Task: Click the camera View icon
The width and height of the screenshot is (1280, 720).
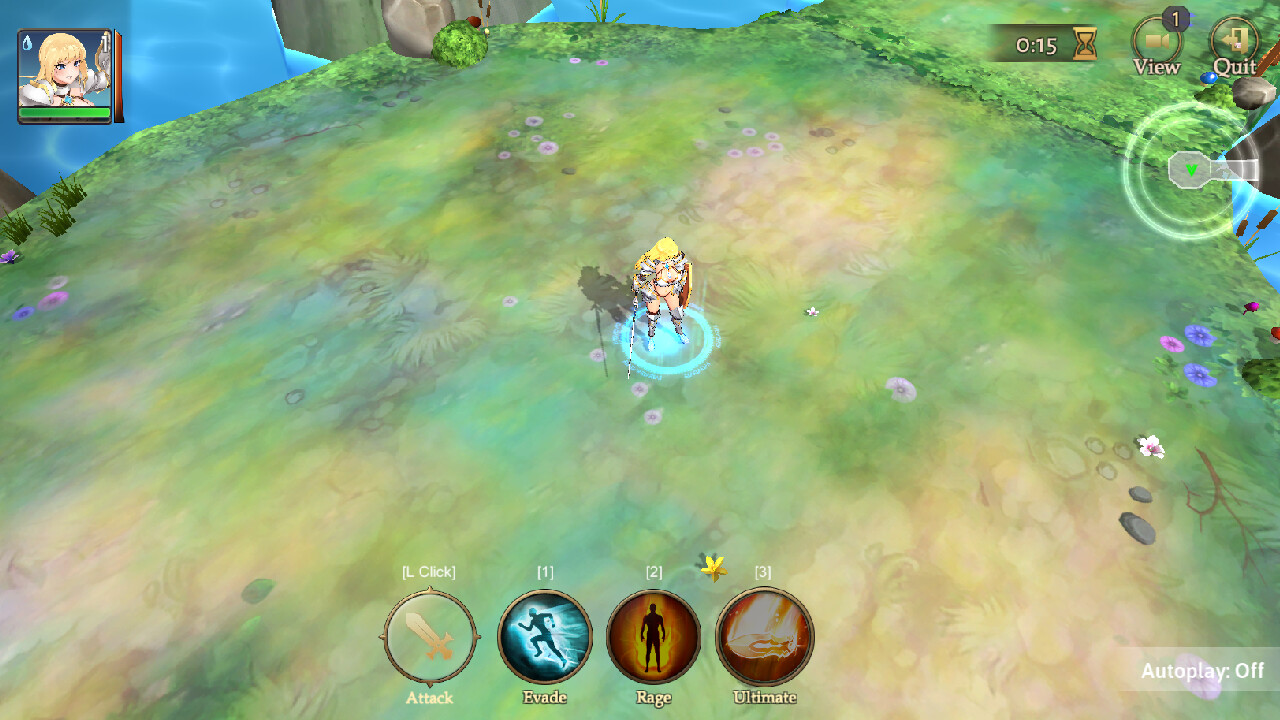Action: click(x=1156, y=42)
